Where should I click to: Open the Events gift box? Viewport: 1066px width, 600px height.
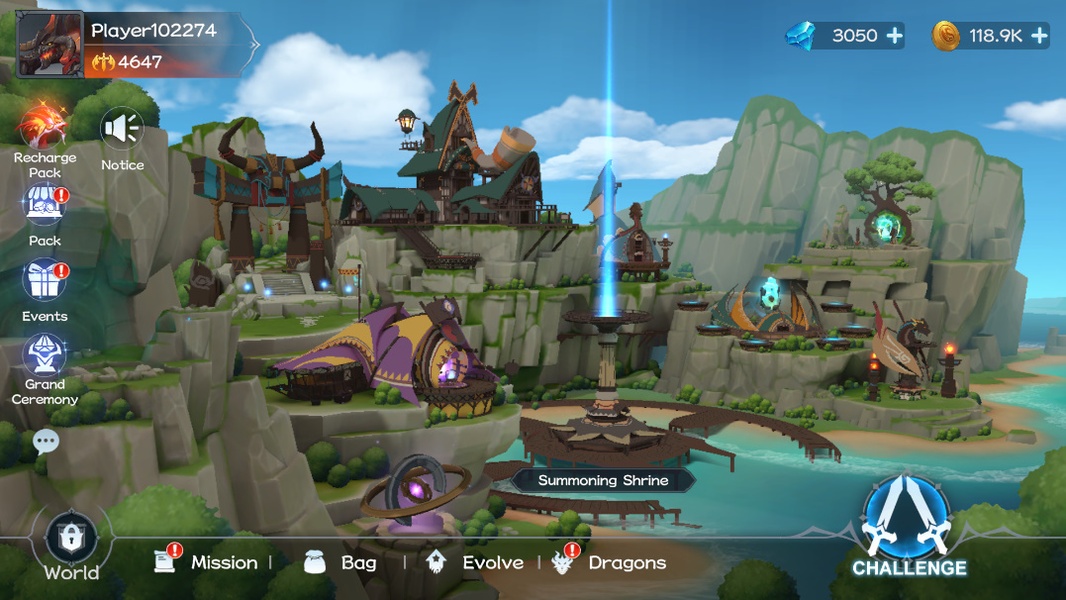click(45, 282)
